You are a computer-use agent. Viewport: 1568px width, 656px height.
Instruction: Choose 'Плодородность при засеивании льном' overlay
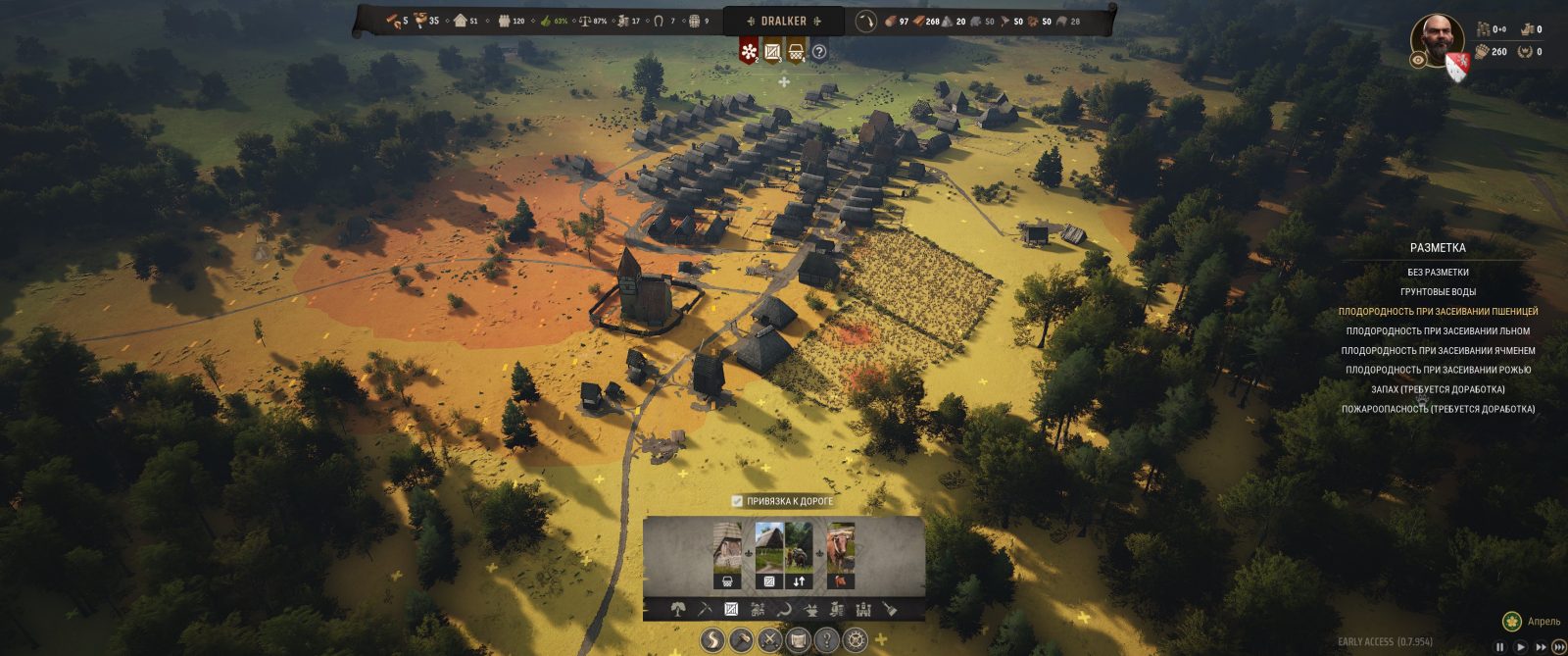coord(1438,331)
